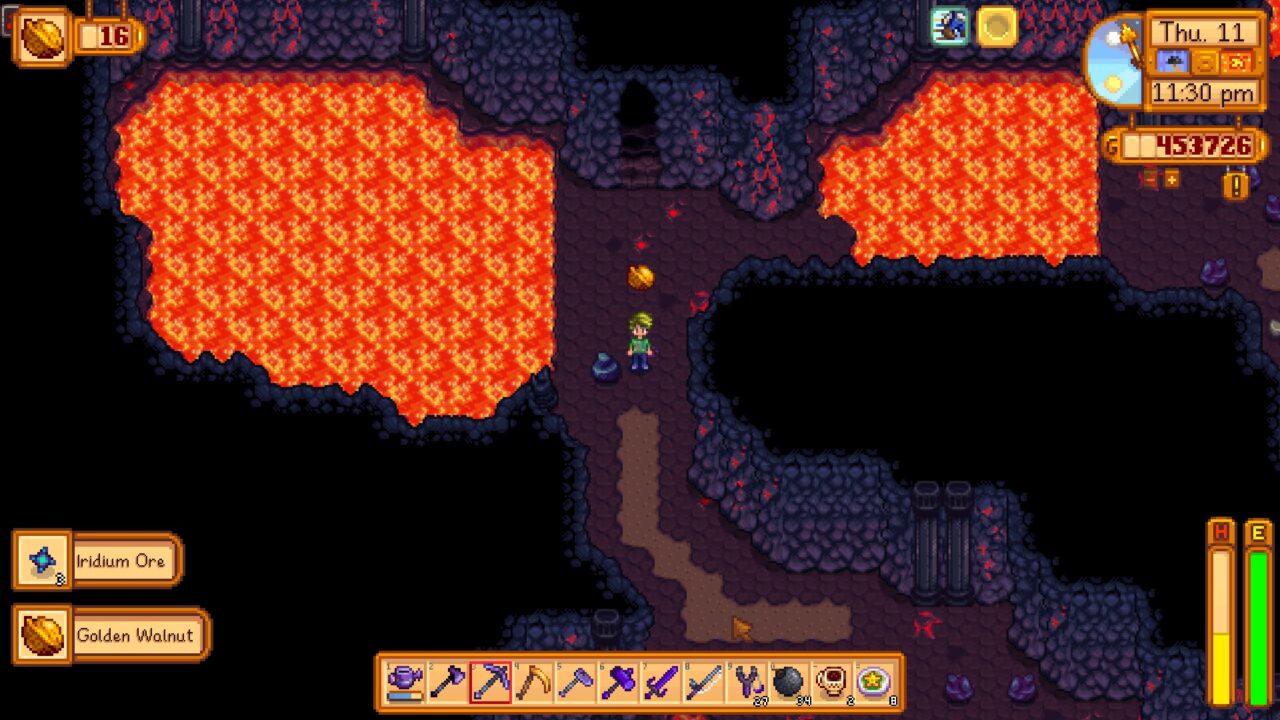Screen dimensions: 1280x720
Task: Inspect the golden ring buff icon
Action: (x=997, y=27)
